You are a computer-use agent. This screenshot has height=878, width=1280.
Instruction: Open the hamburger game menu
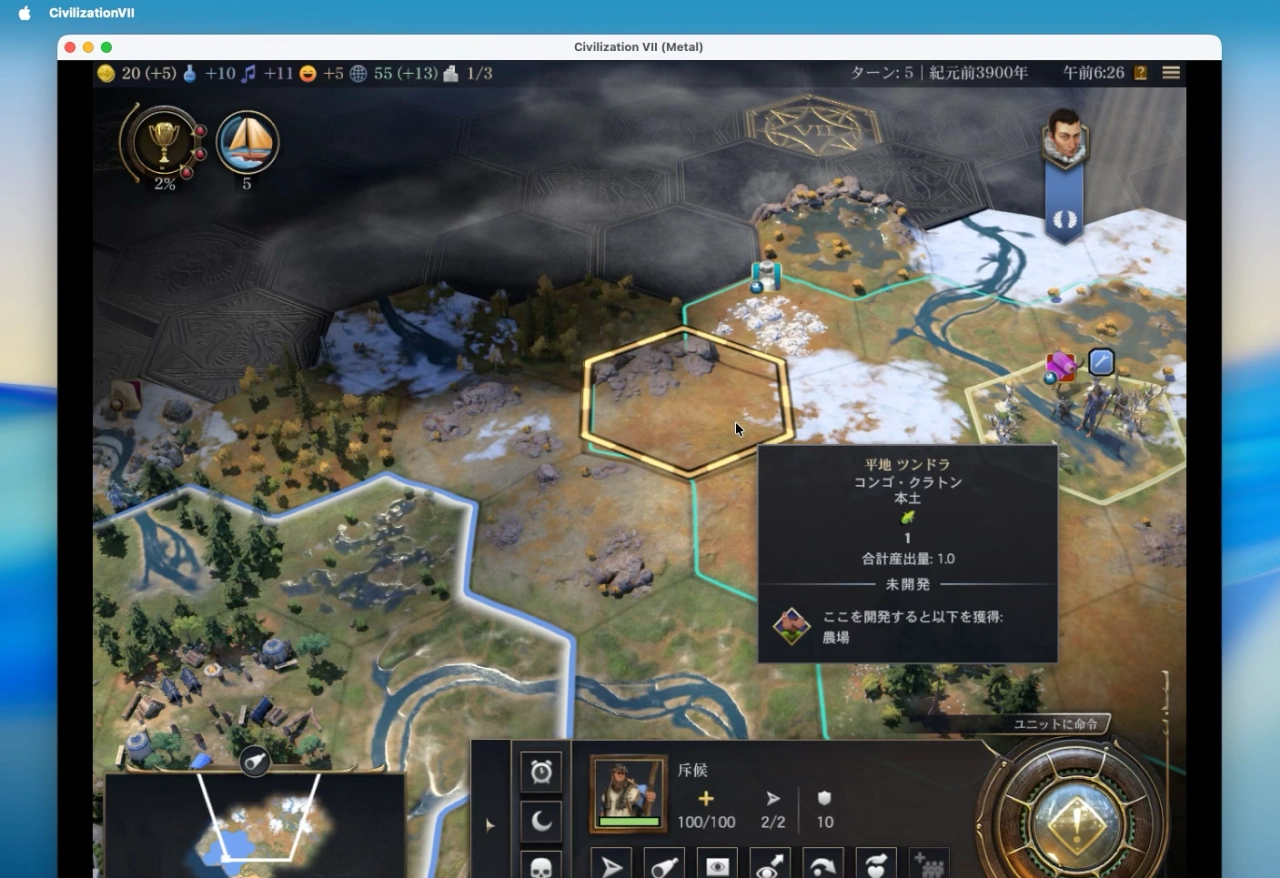tap(1170, 72)
